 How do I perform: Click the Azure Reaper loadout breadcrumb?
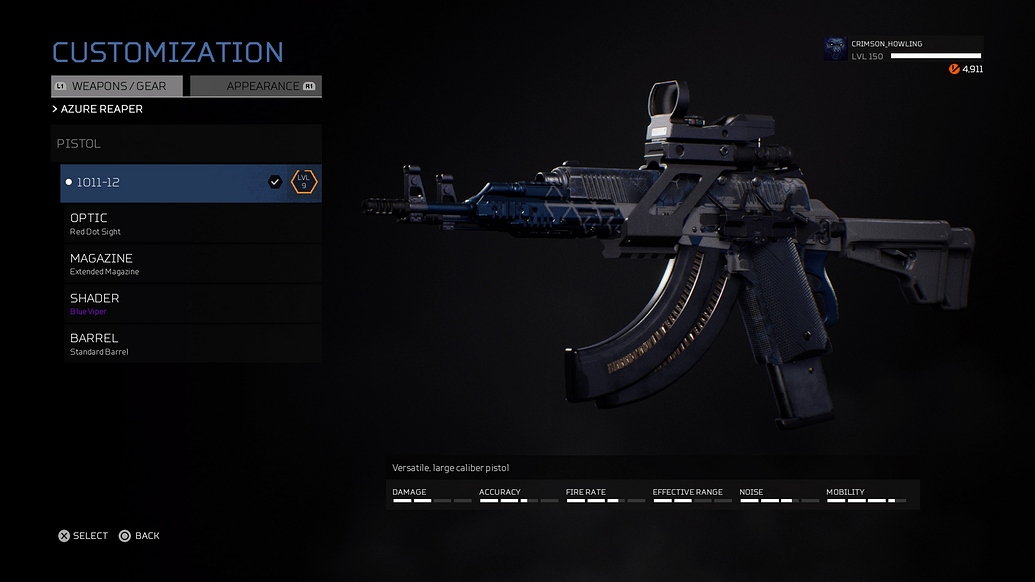click(x=98, y=109)
